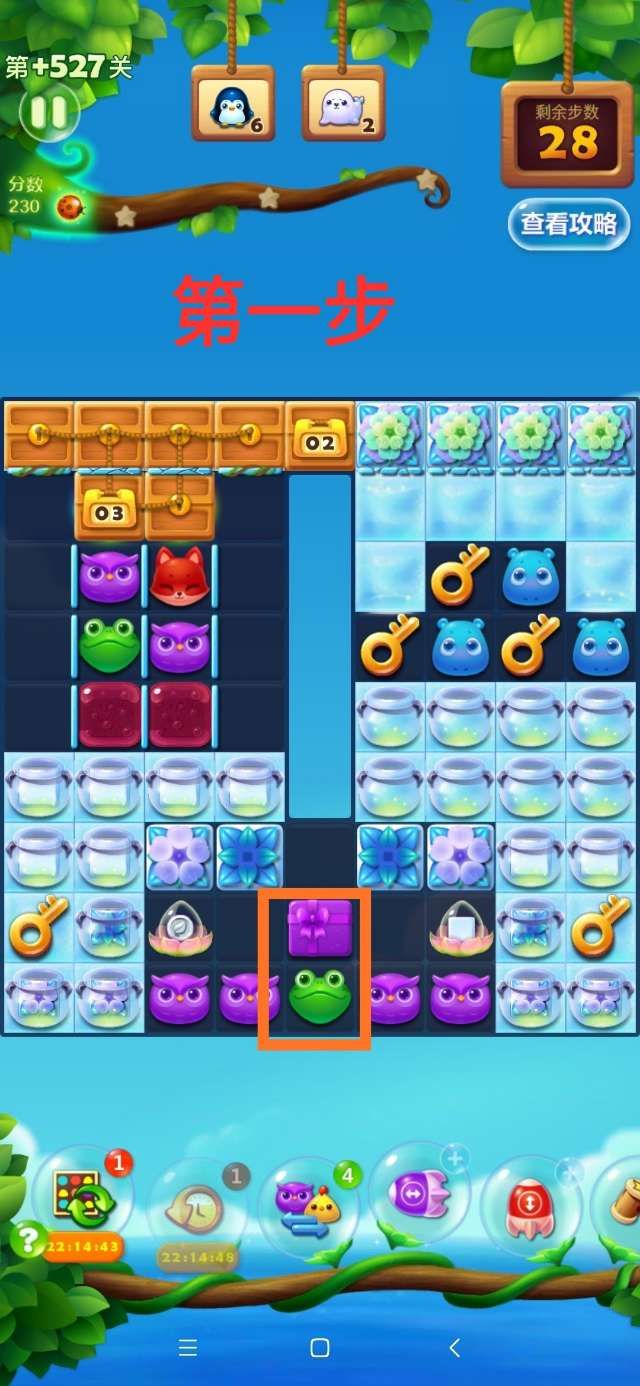Select the purple gift box tile

click(320, 928)
